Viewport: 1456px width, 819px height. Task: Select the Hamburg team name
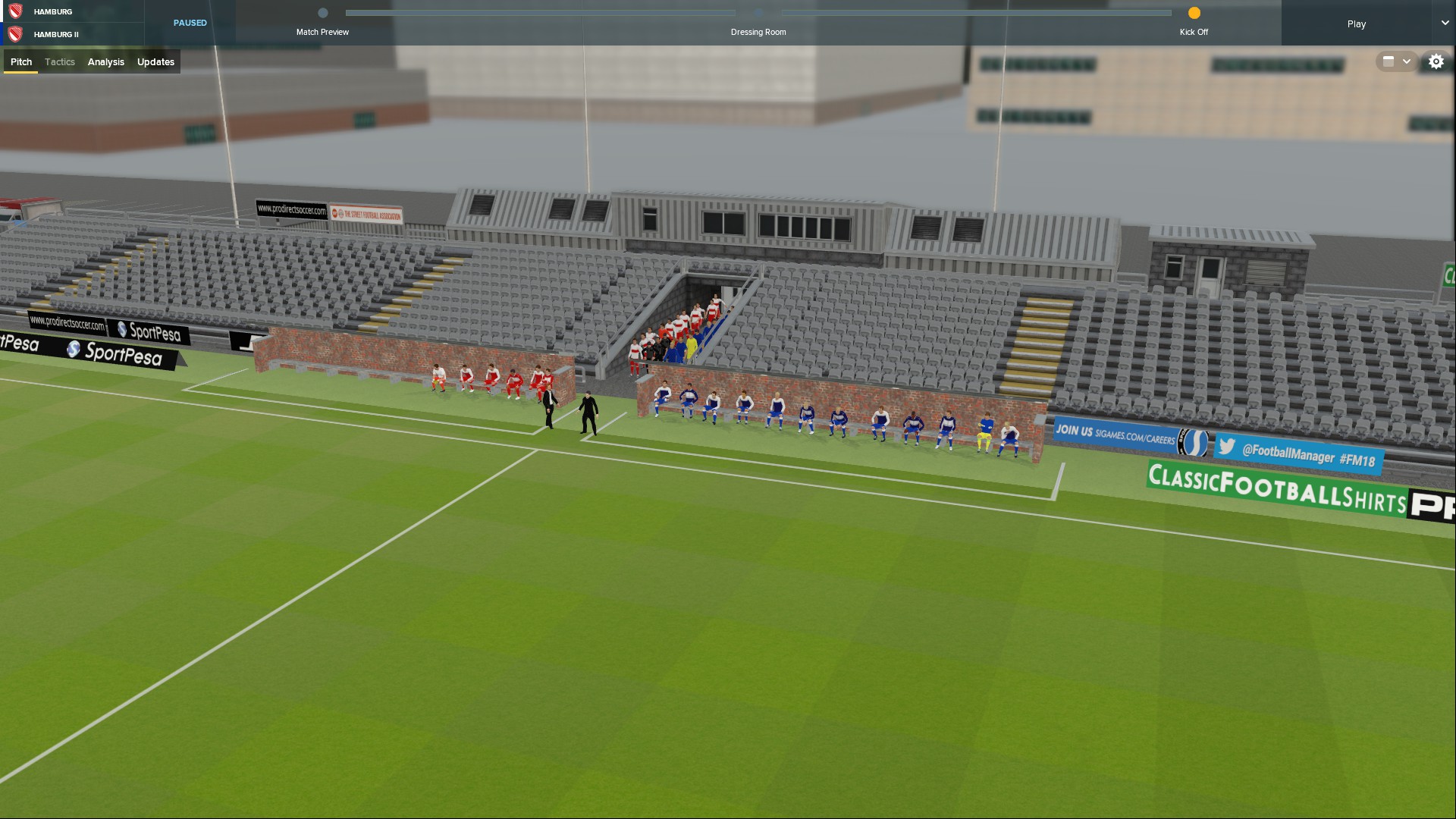coord(53,12)
